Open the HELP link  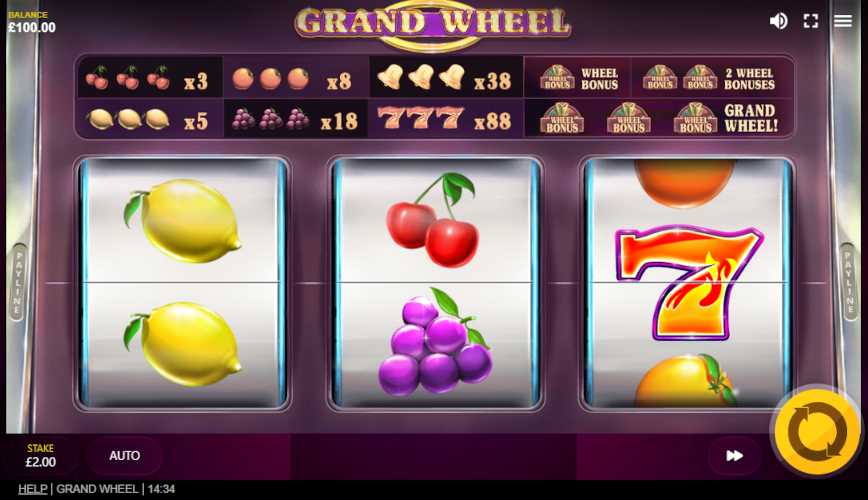32,489
